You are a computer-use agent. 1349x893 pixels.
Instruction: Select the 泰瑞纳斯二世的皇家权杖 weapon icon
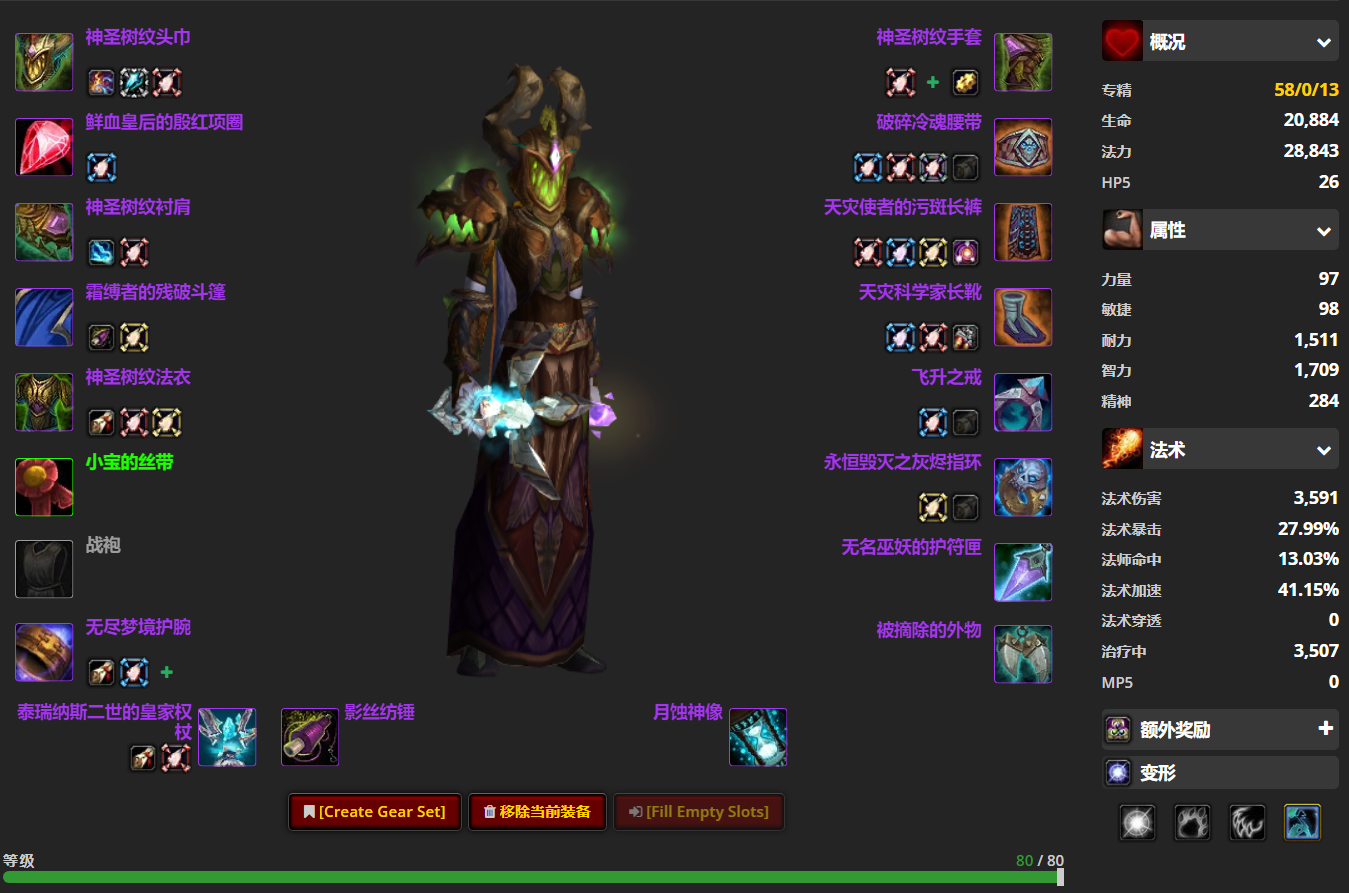click(227, 737)
